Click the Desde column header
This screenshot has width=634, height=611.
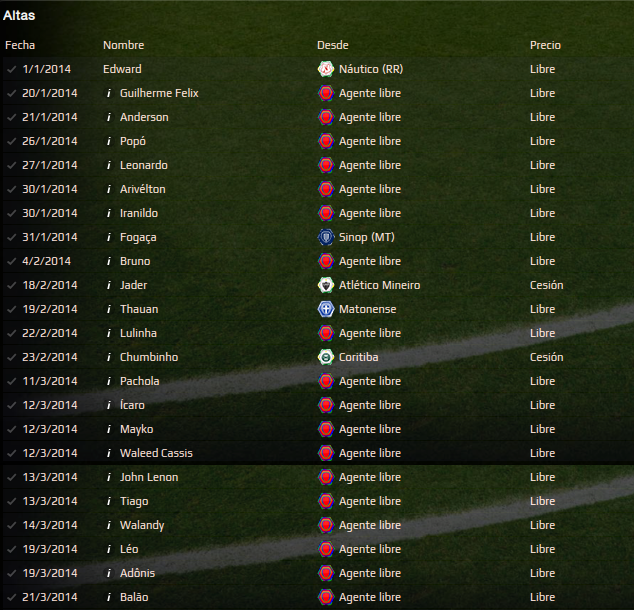(x=332, y=45)
